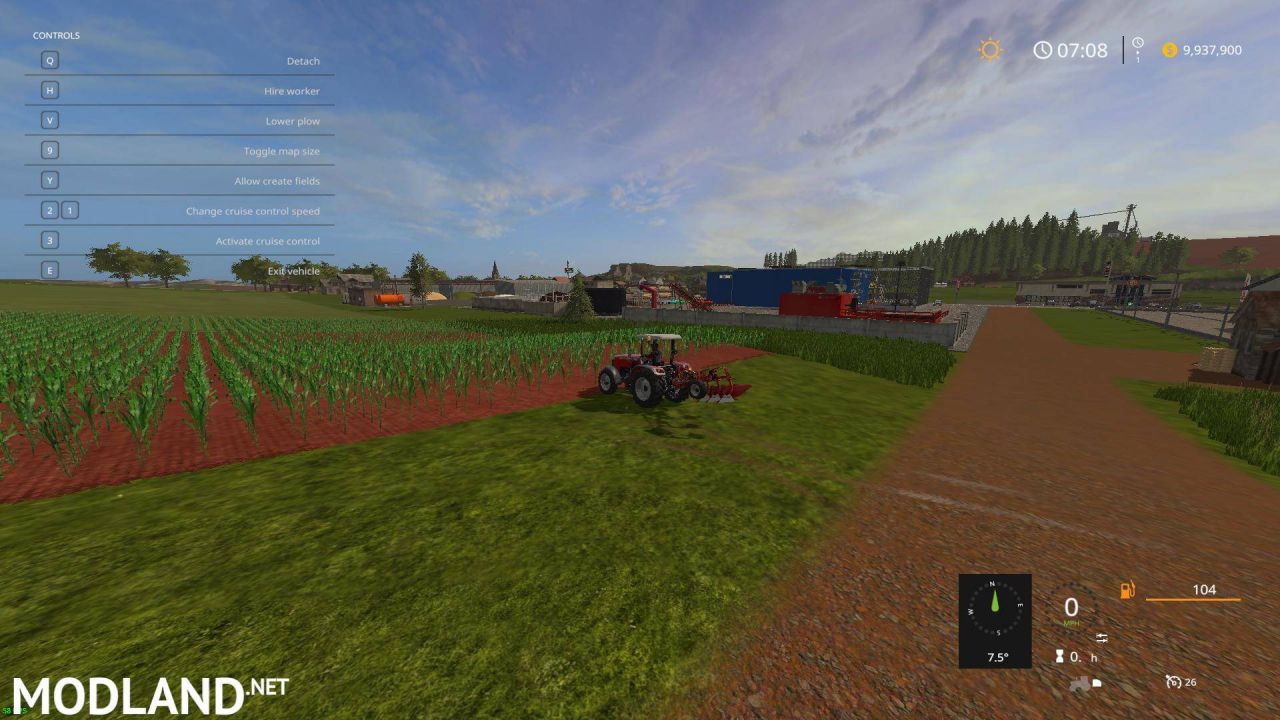The image size is (1280, 720).
Task: Click the clock icon beside the time
Action: [x=1042, y=49]
